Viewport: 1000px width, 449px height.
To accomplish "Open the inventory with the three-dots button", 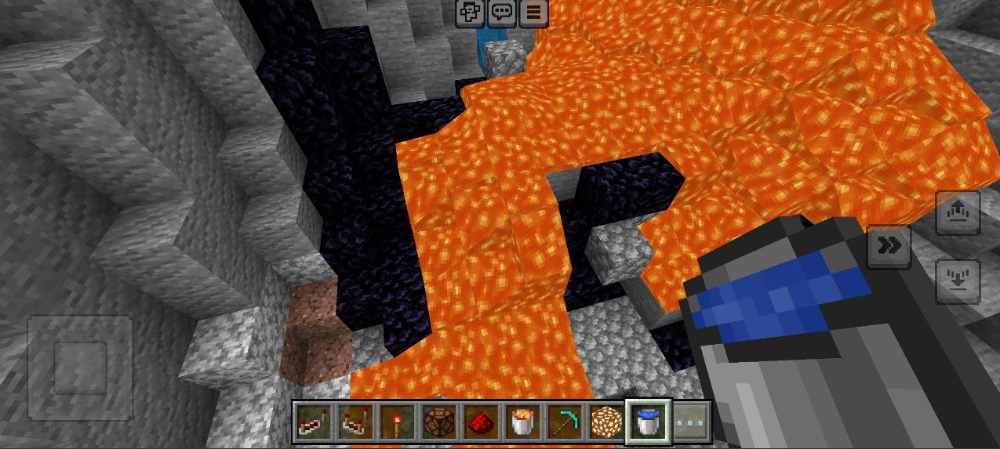I will coord(691,420).
